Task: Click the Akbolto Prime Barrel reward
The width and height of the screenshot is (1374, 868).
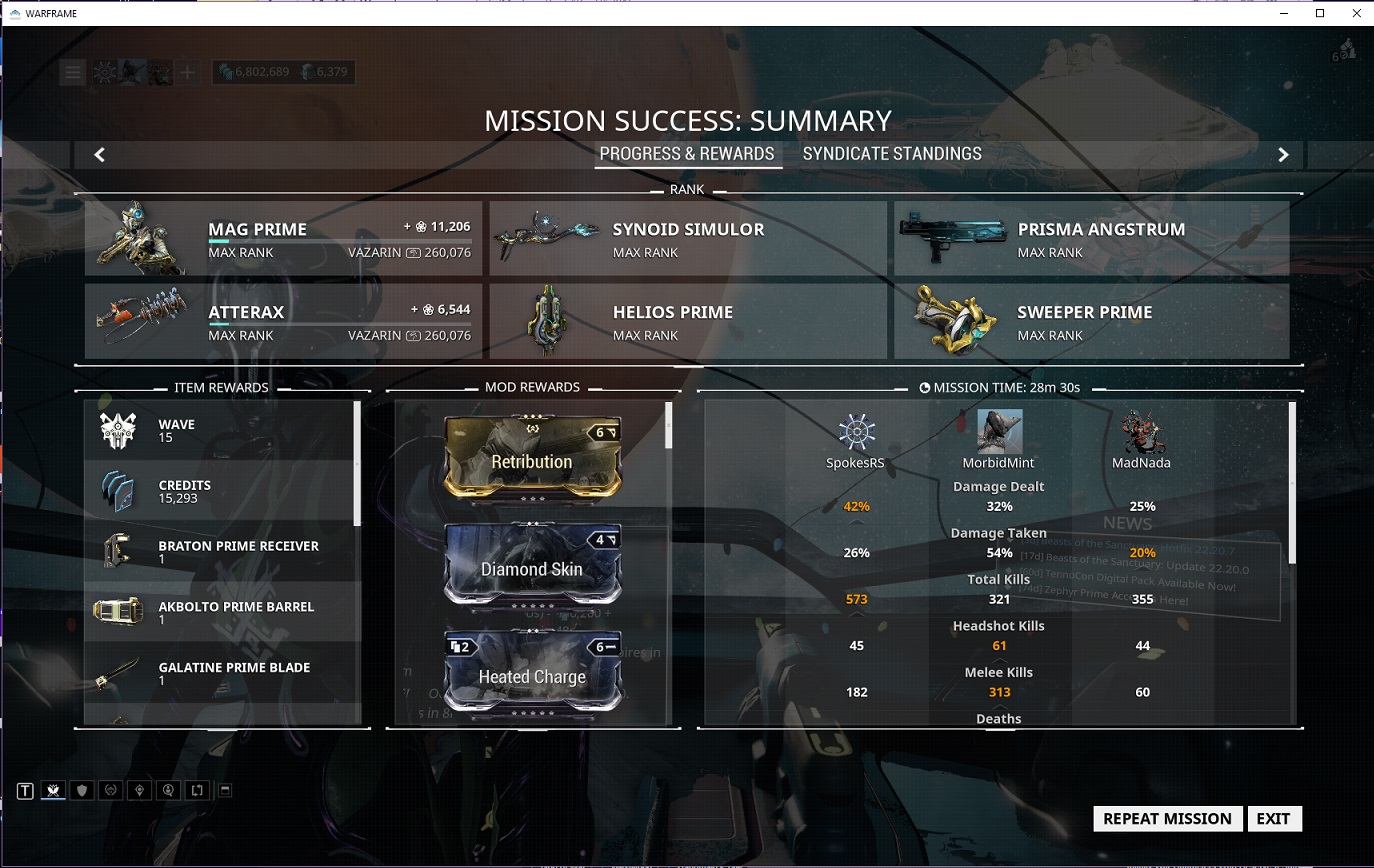Action: pyautogui.click(x=222, y=612)
